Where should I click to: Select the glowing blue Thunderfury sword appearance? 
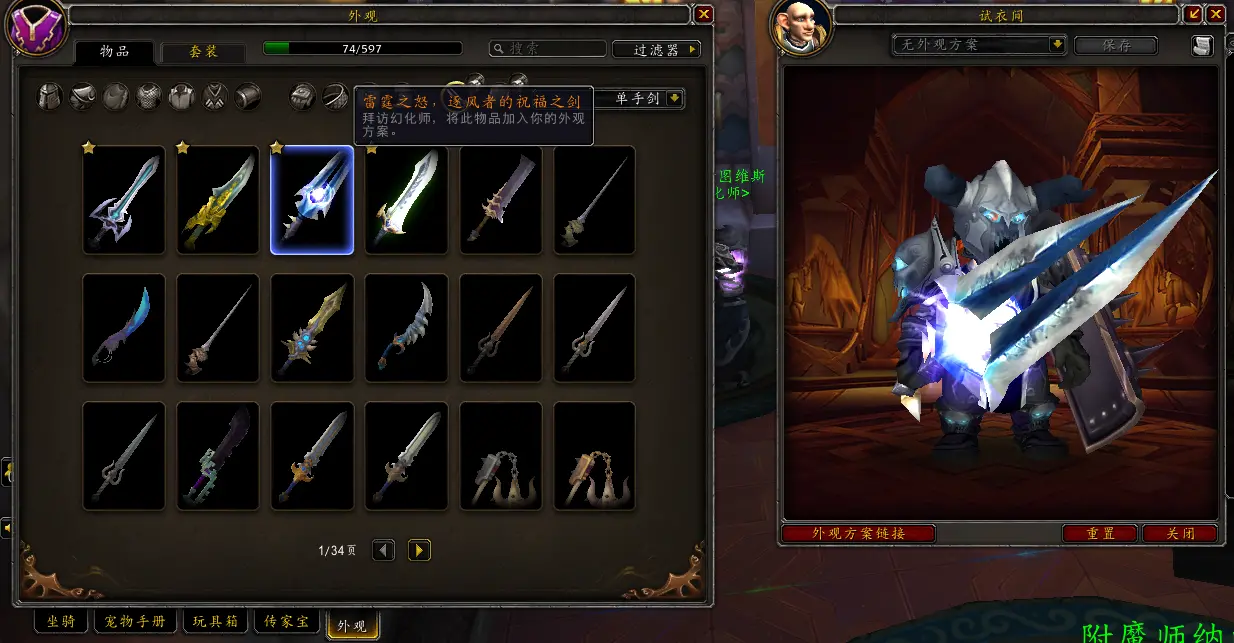[312, 200]
